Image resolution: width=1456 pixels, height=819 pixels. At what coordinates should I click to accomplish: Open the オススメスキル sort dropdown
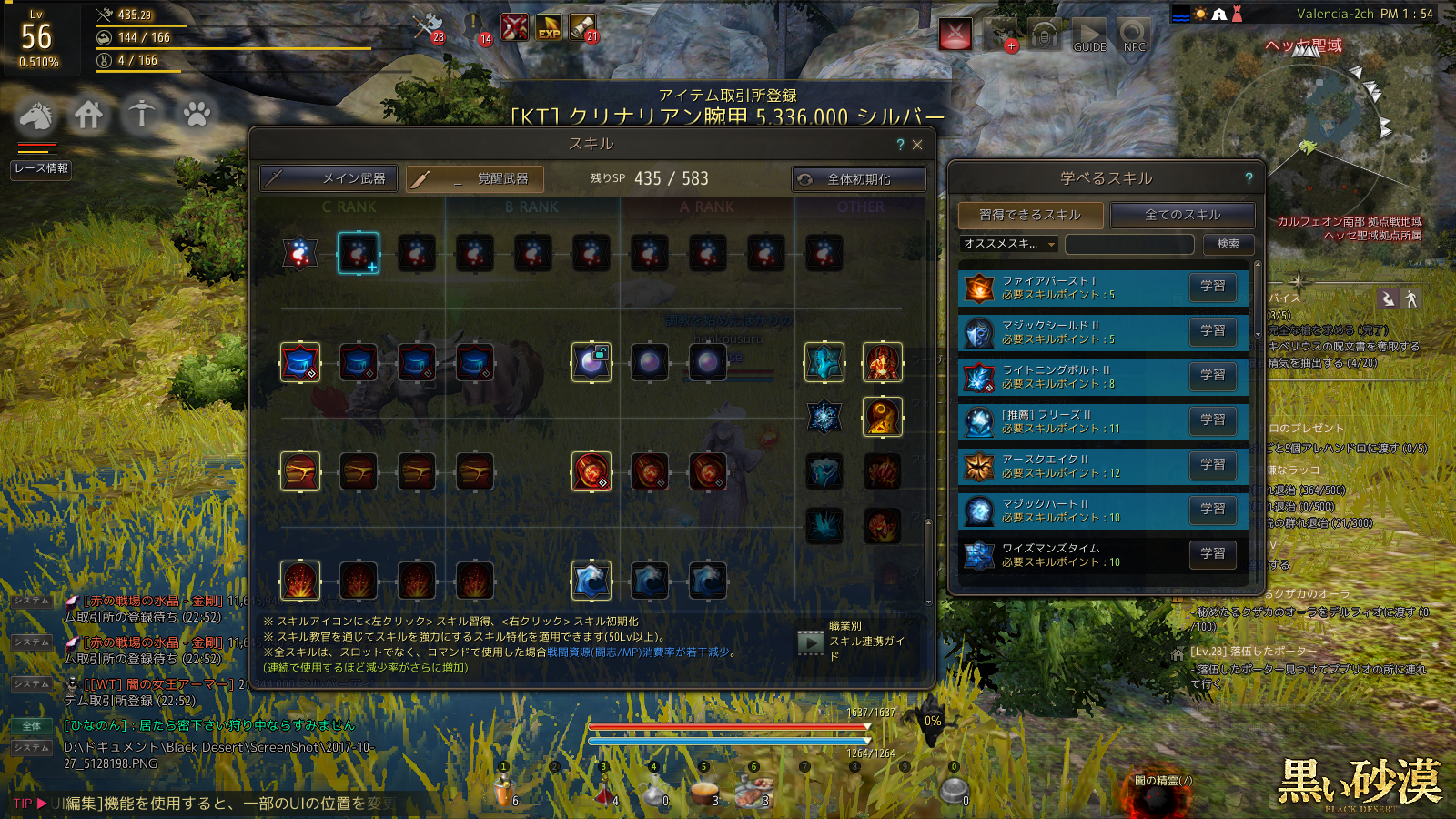[1009, 244]
